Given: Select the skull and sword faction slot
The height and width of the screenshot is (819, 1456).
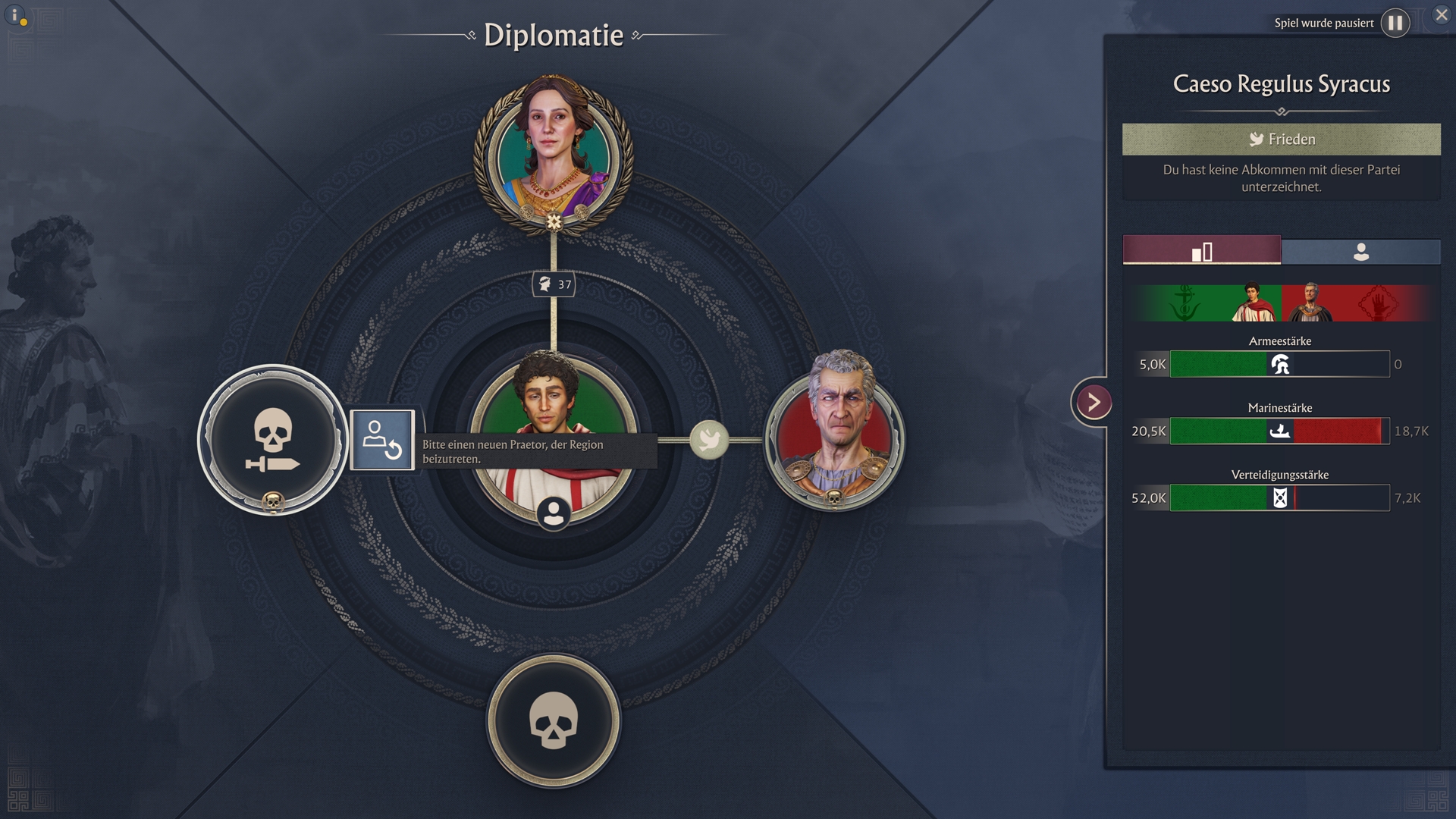Looking at the screenshot, I should 272,439.
